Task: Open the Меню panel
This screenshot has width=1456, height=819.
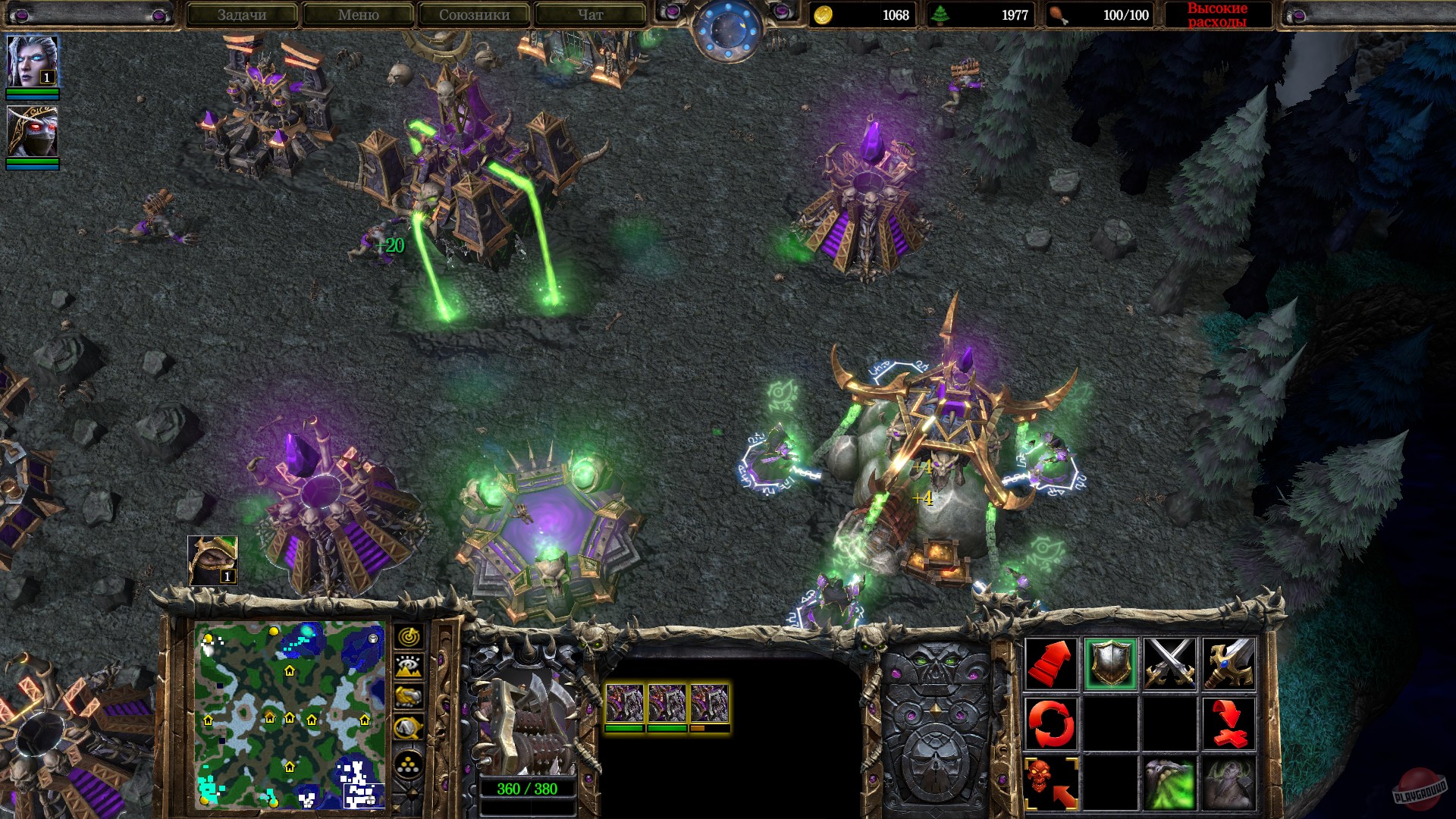Action: [x=357, y=14]
